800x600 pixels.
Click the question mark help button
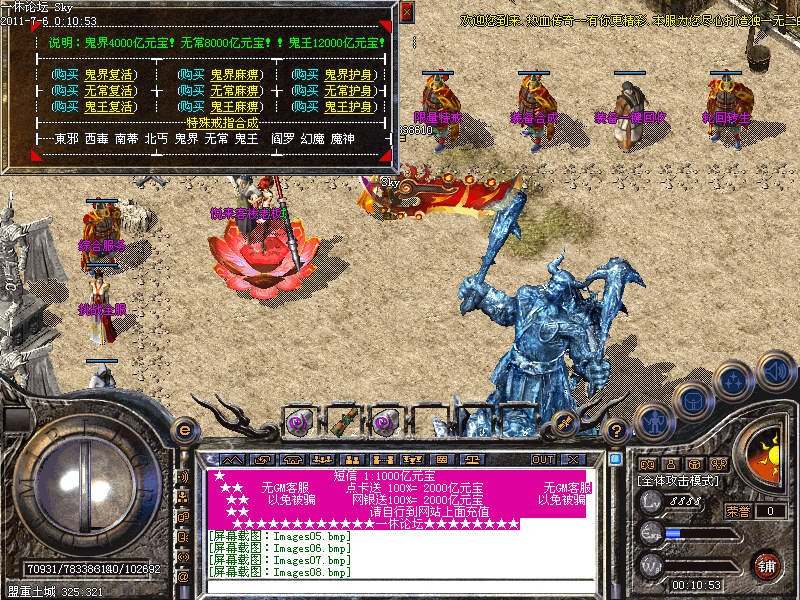(x=617, y=431)
